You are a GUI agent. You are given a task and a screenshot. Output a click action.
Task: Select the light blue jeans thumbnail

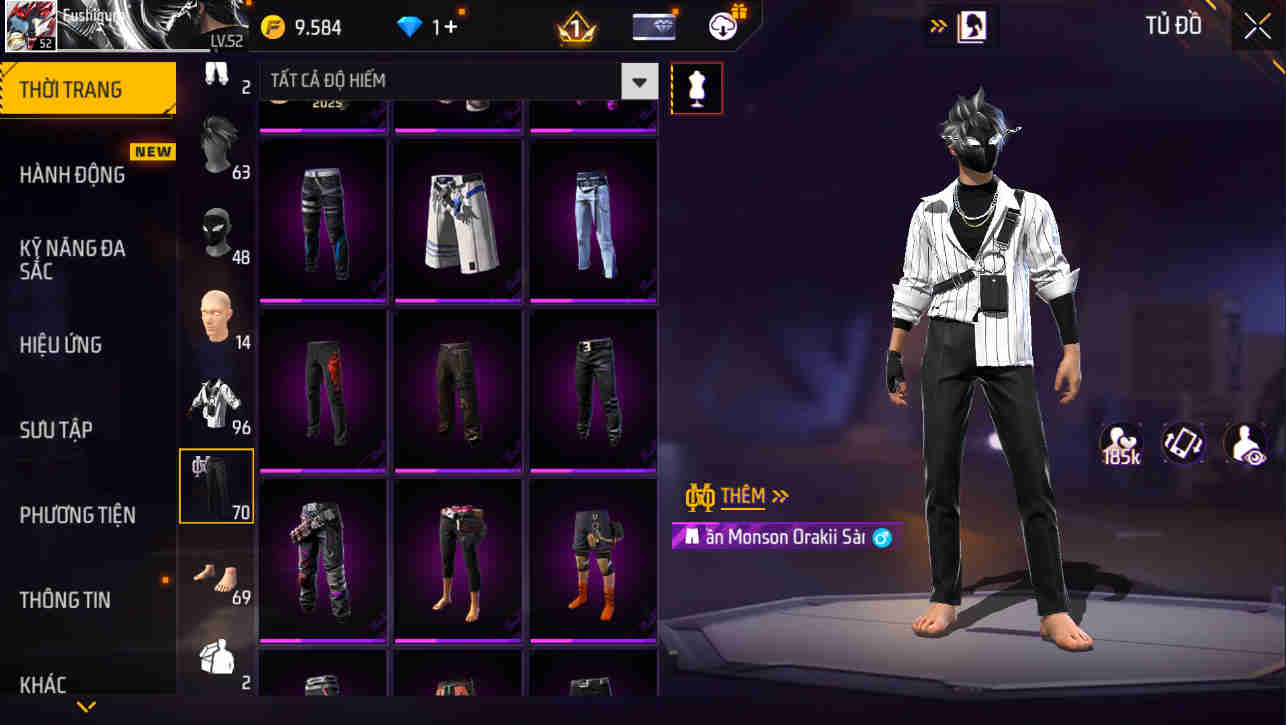pyautogui.click(x=592, y=220)
